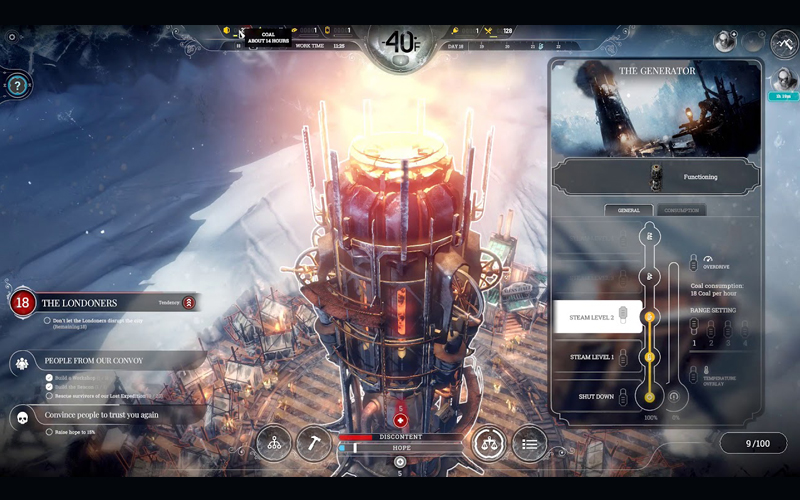Set generator range setting to 1

click(x=695, y=330)
